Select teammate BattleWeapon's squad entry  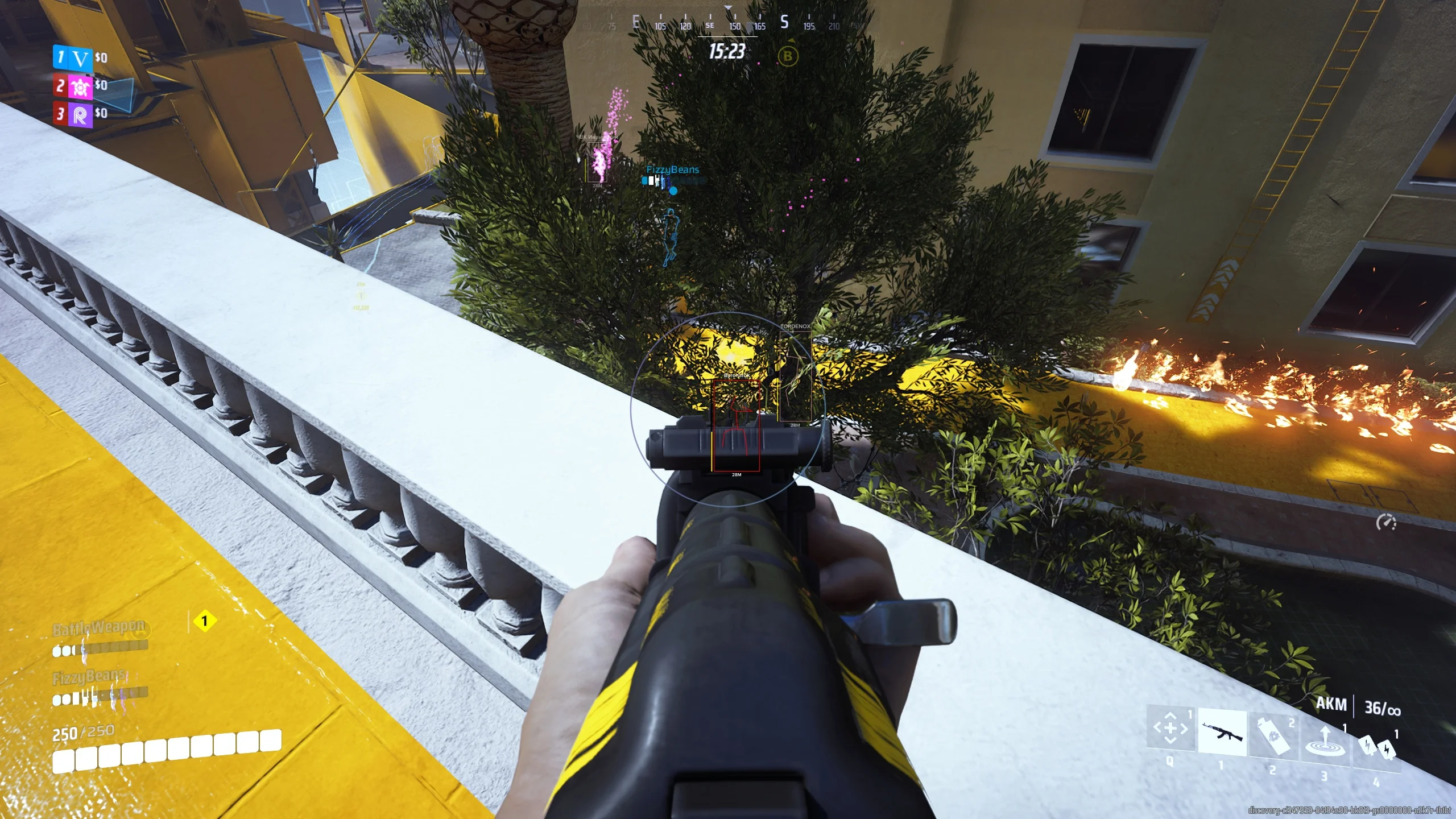click(x=99, y=628)
